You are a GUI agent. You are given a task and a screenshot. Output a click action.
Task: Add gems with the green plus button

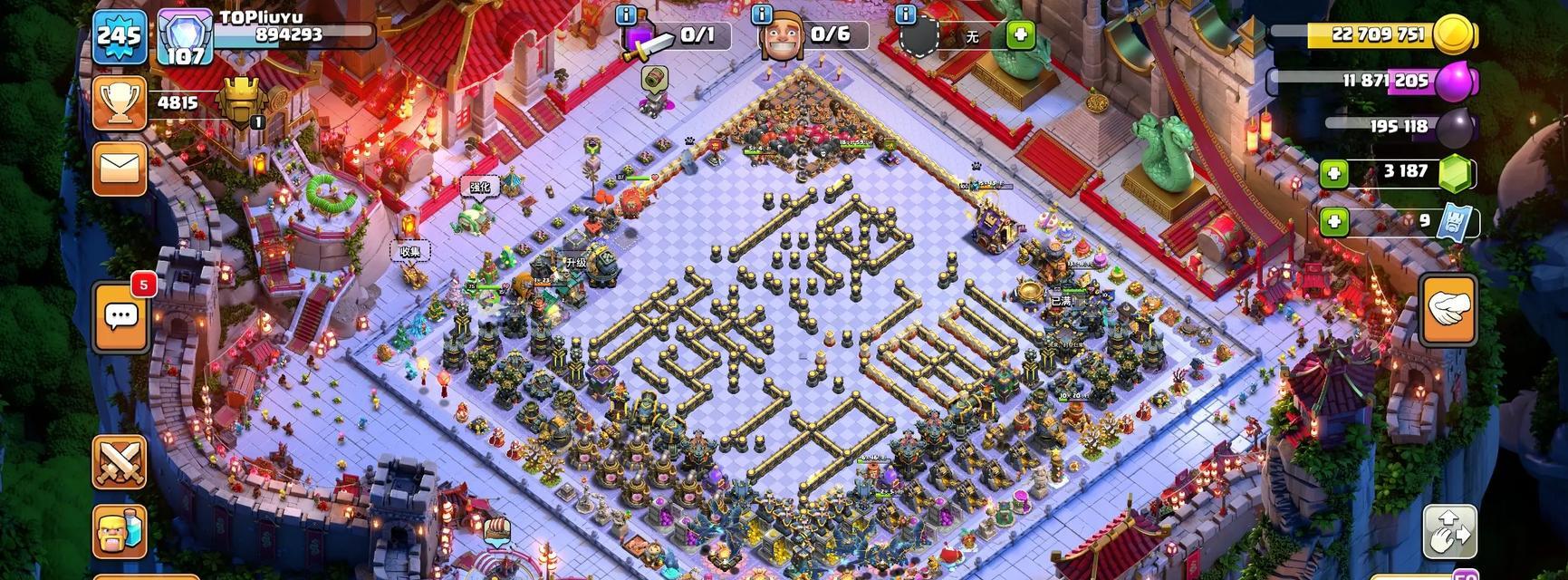point(1333,173)
